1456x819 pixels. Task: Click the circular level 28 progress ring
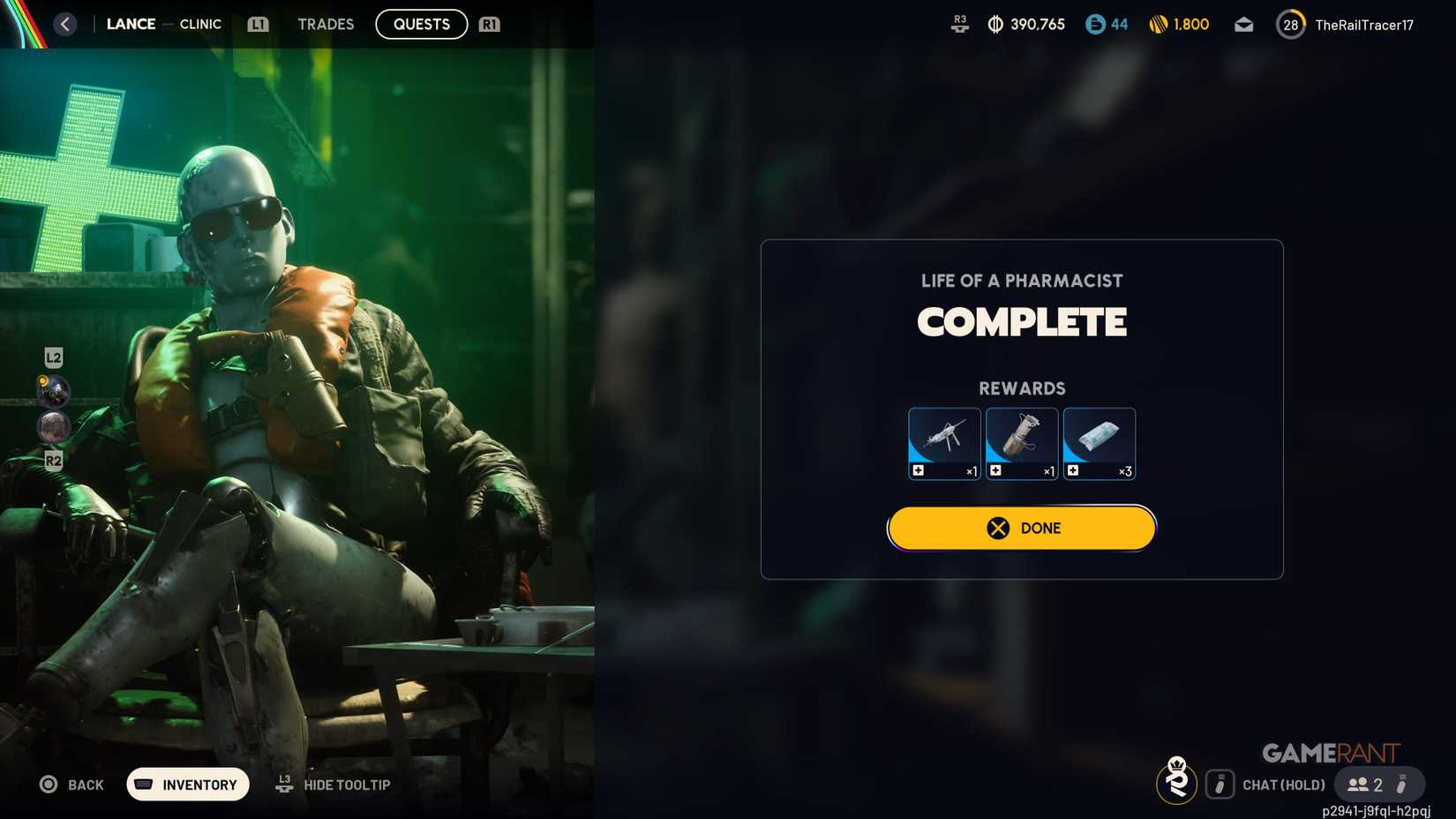pyautogui.click(x=1290, y=24)
